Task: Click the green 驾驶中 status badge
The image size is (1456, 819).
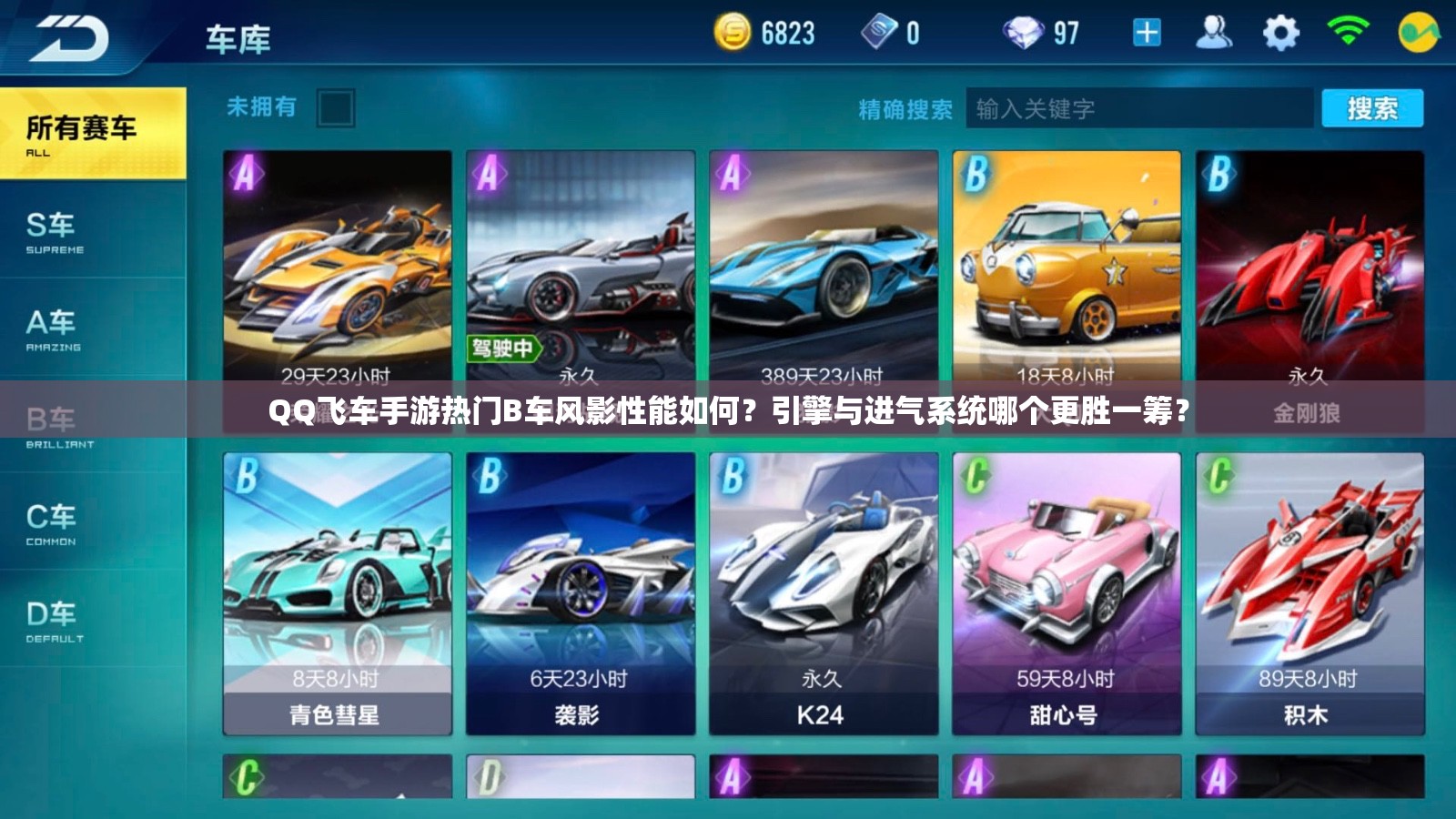Action: pos(505,349)
